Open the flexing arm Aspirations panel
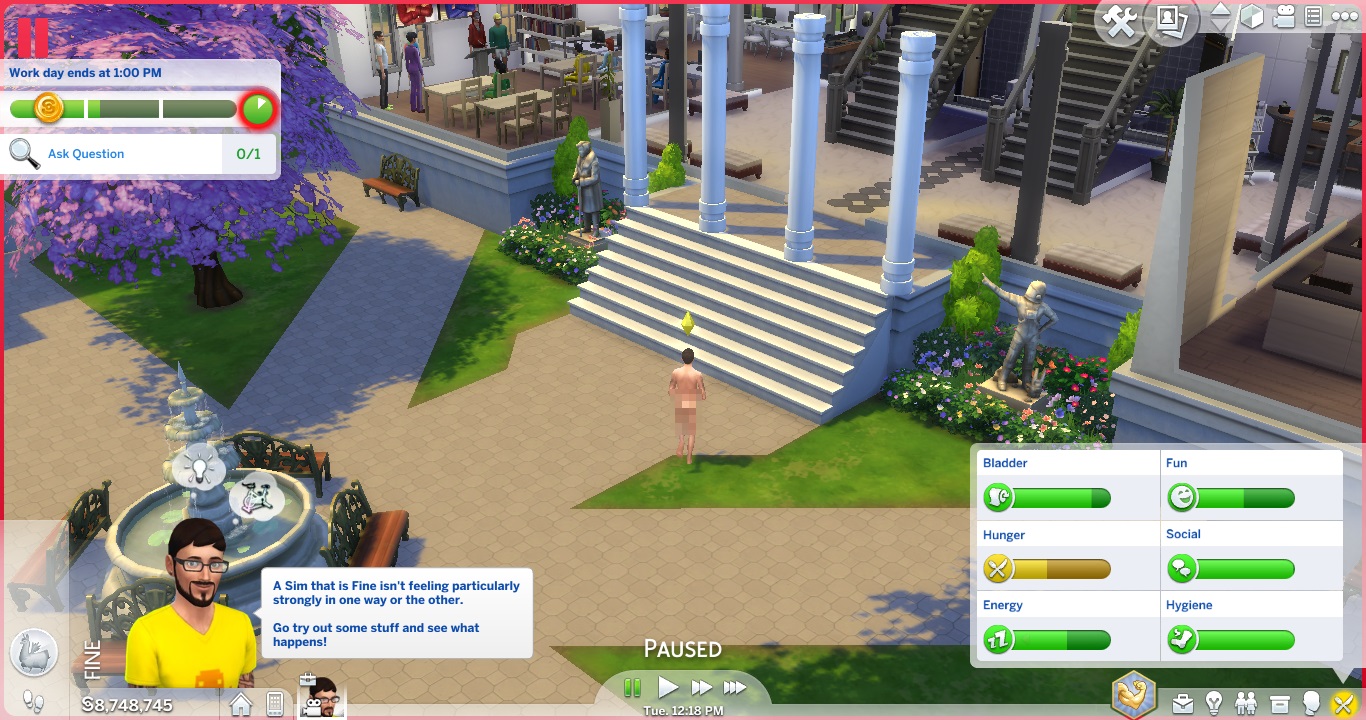1366x720 pixels. point(1134,695)
